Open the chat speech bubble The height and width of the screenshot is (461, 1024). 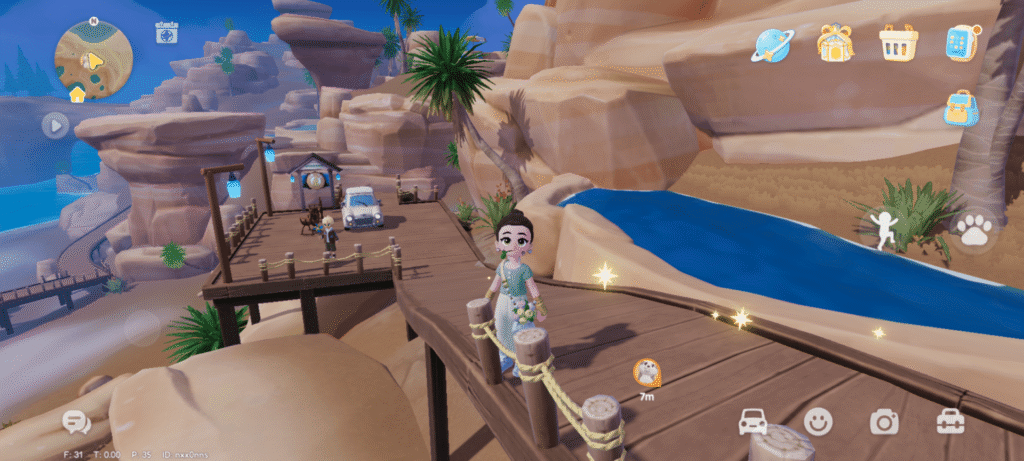click(x=76, y=422)
